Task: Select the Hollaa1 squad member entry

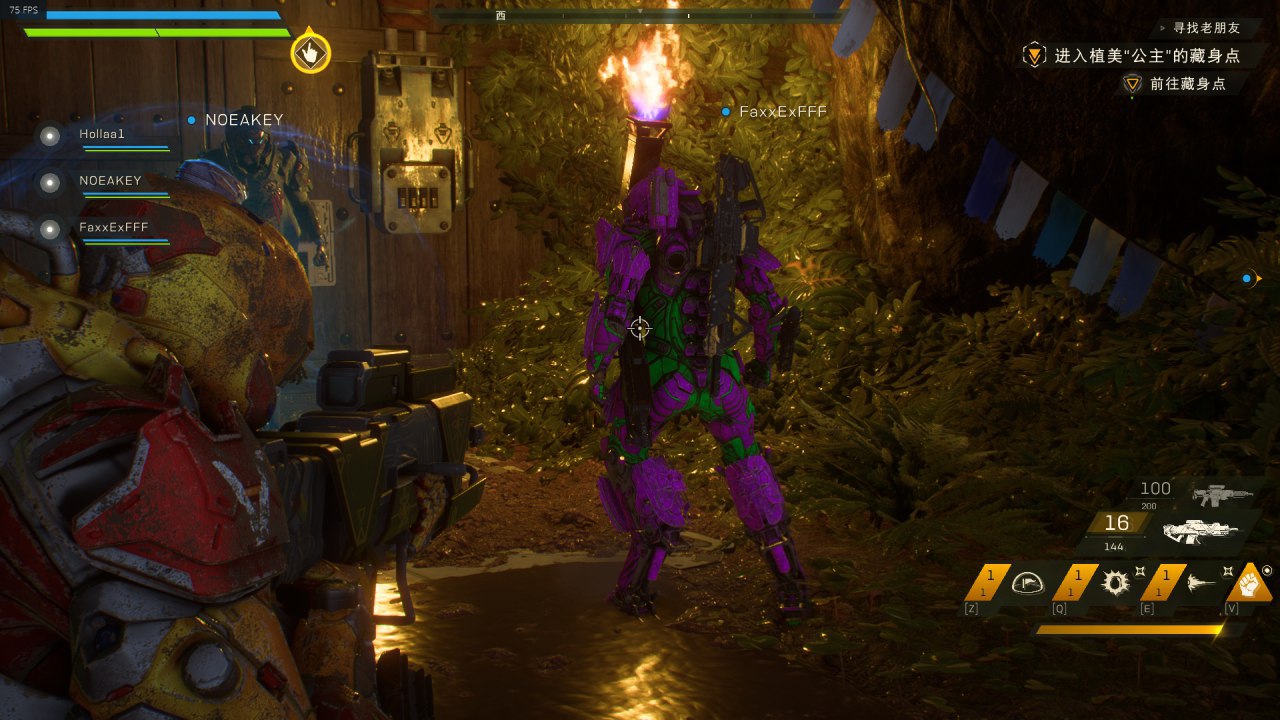Action: pos(102,134)
